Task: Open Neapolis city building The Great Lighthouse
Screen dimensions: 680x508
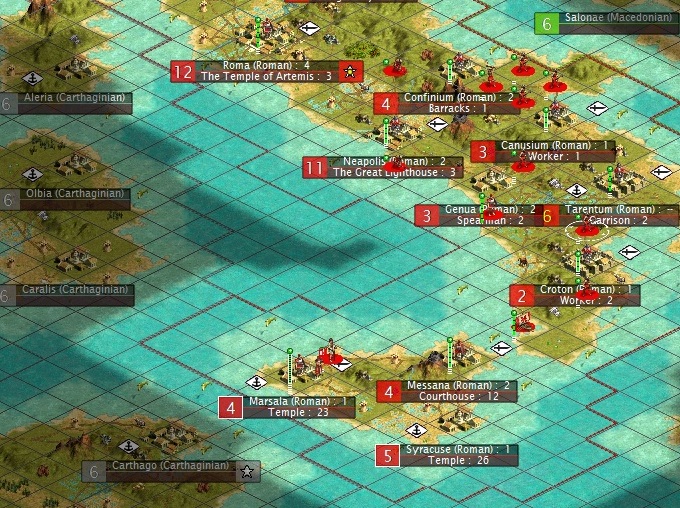Action: pos(395,172)
